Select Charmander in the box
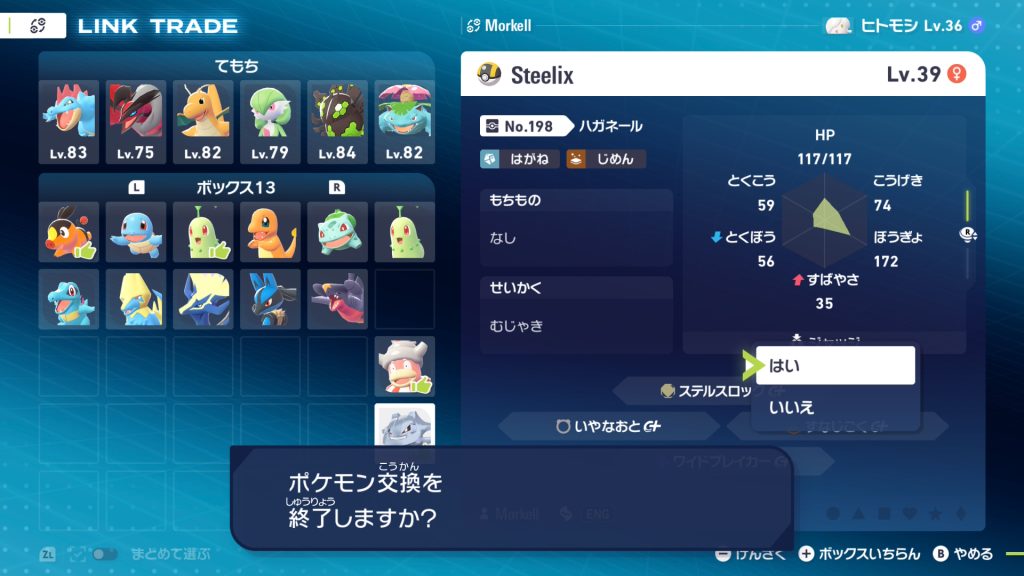The width and height of the screenshot is (1024, 576). click(x=270, y=231)
